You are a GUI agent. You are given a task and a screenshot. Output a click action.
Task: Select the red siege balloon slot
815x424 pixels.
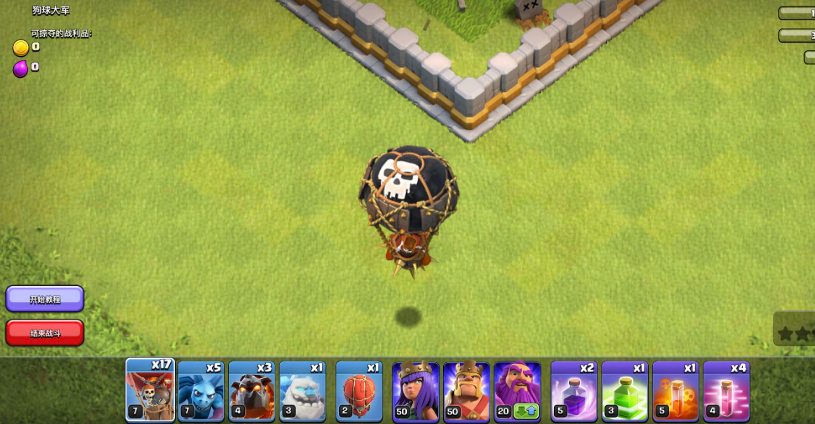coord(360,390)
